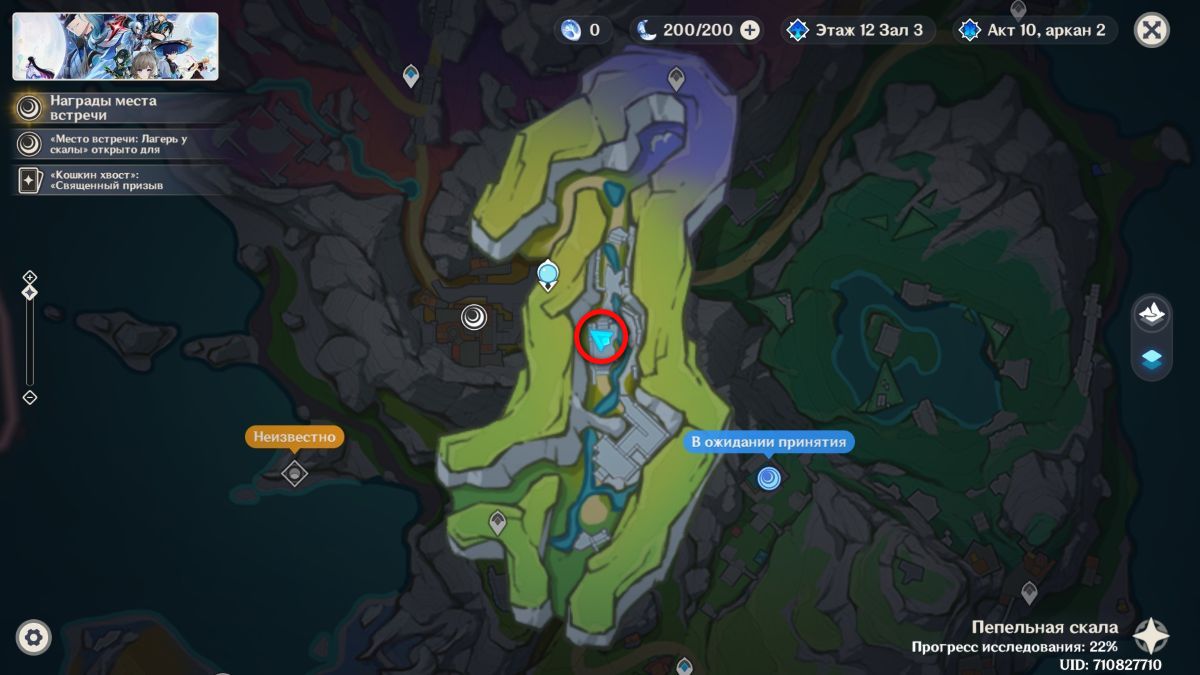1200x675 pixels.
Task: Select the crescent moon meeting place marker
Action: [474, 318]
